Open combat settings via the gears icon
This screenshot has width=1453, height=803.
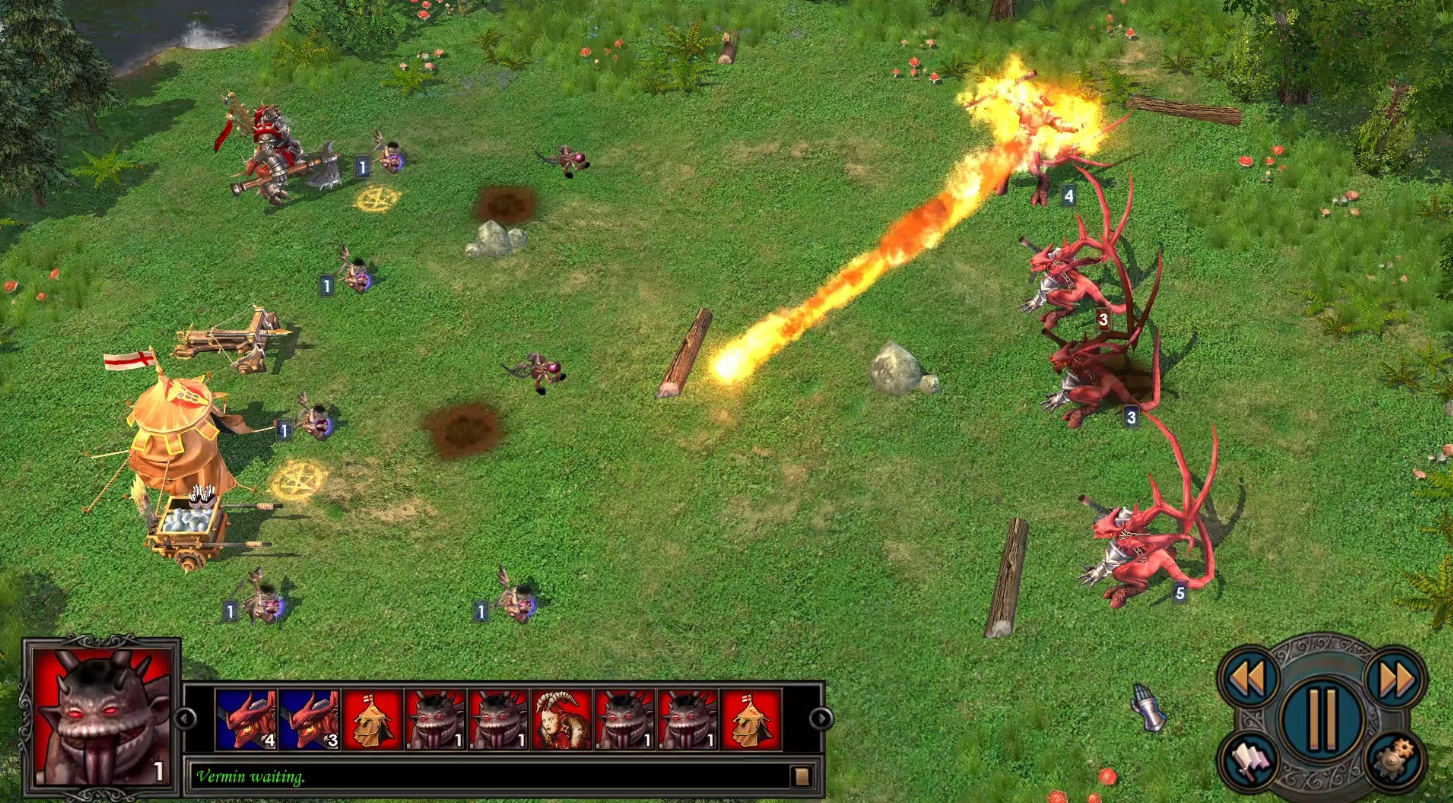[x=1394, y=761]
